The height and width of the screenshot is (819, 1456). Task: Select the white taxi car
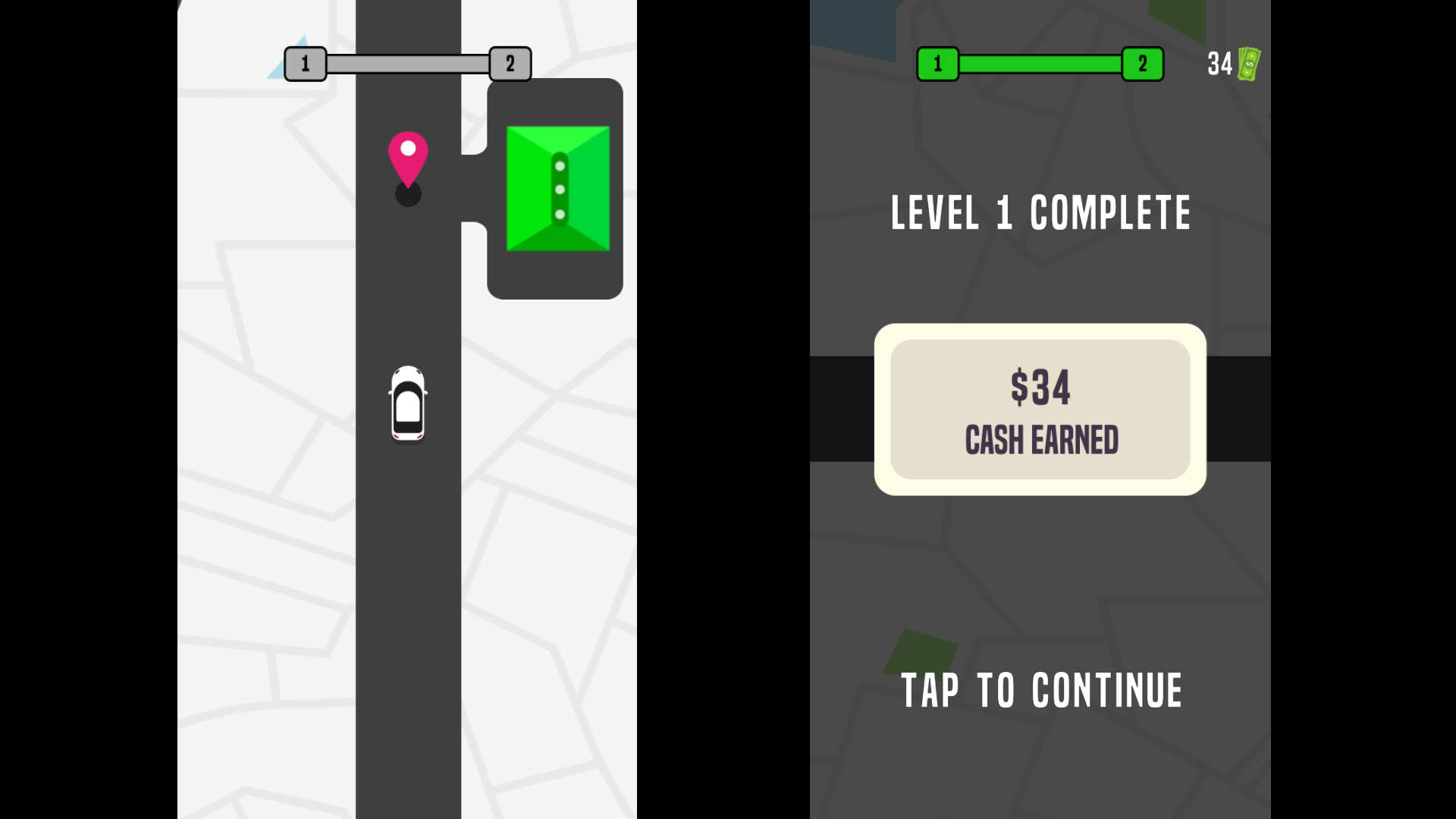coord(408,403)
